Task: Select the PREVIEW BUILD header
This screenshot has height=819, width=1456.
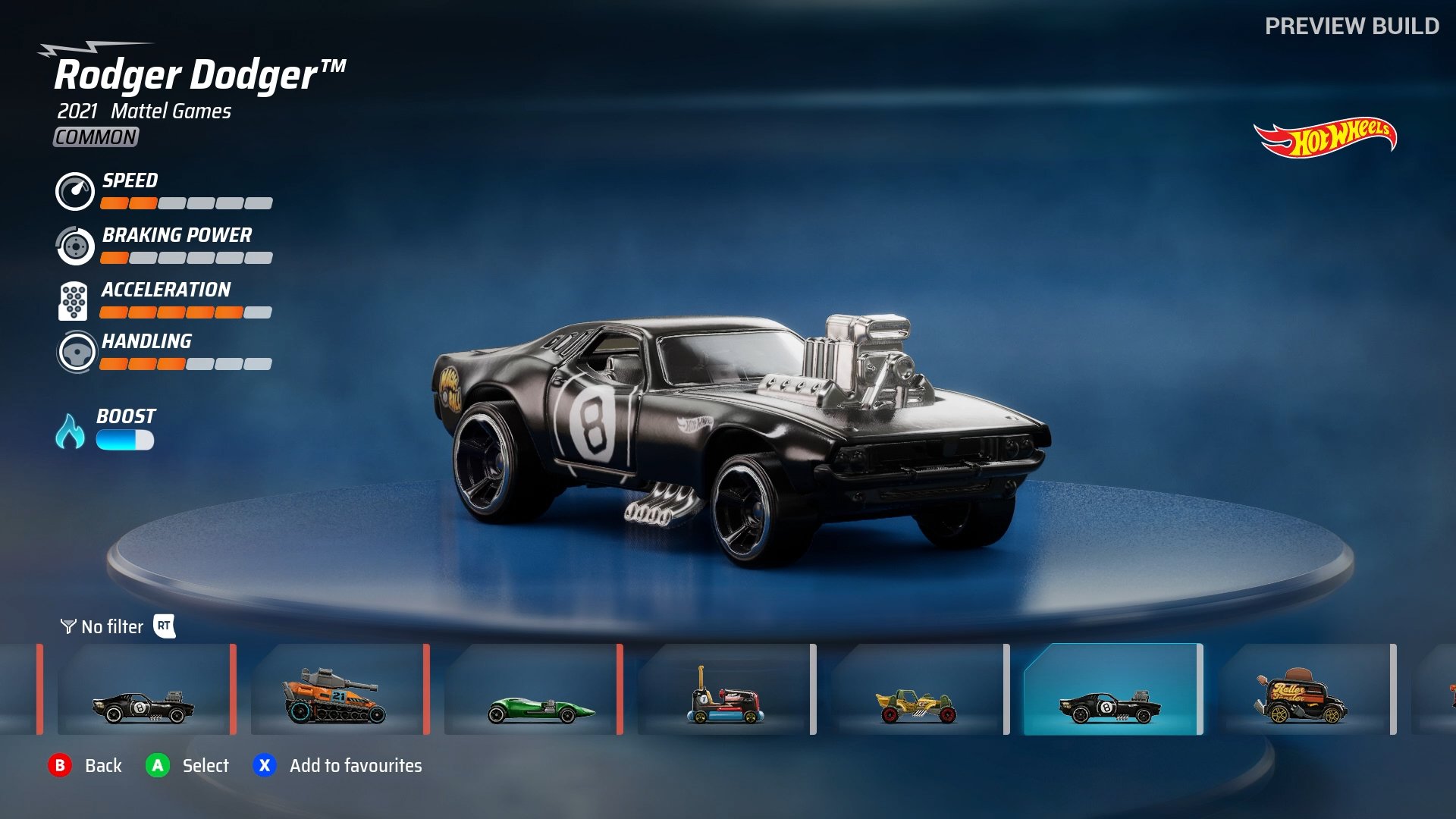Action: click(1351, 27)
